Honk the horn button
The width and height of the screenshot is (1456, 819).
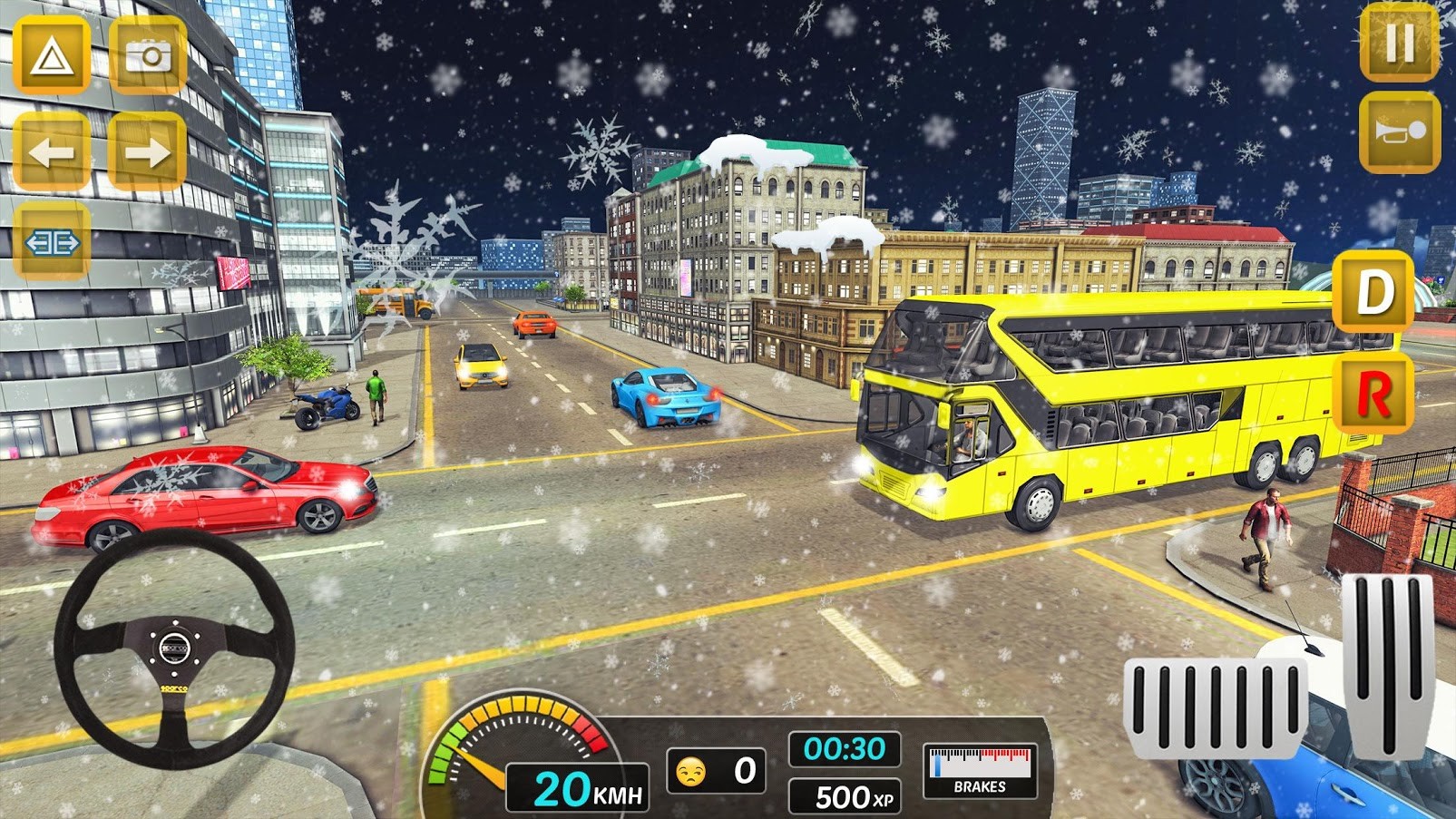(x=1400, y=132)
